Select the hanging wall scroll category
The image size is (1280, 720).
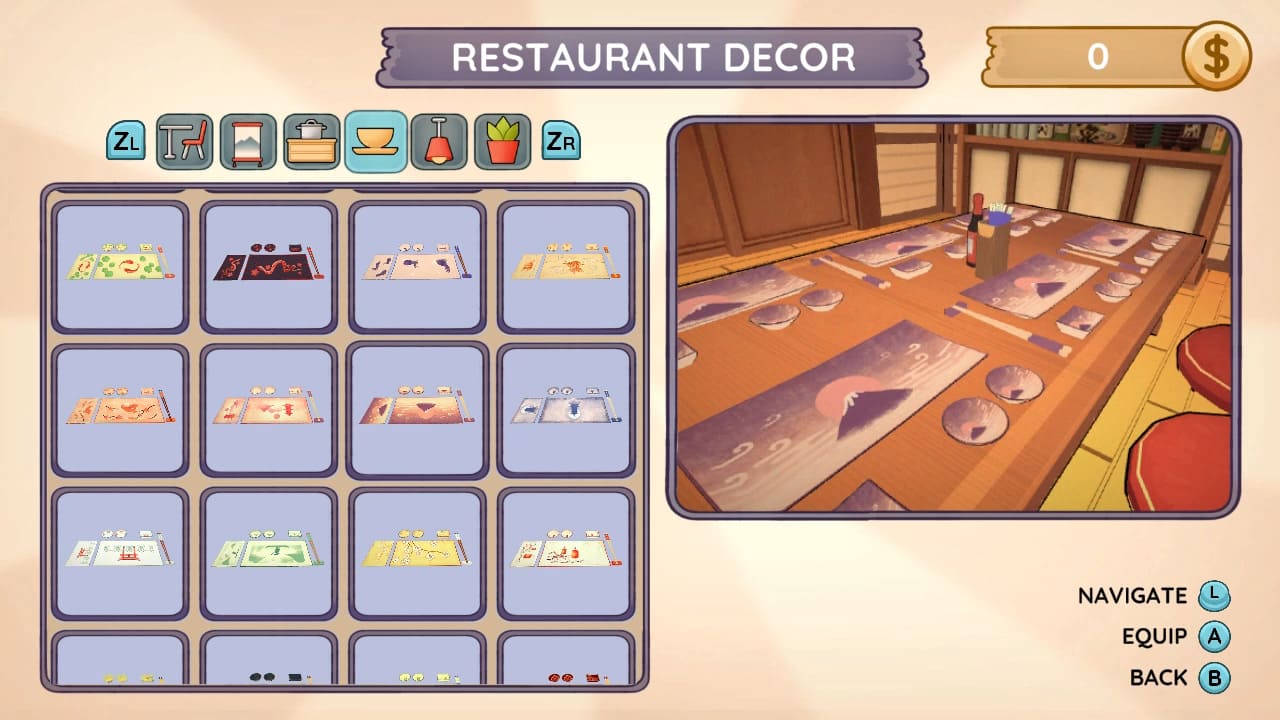pos(249,141)
